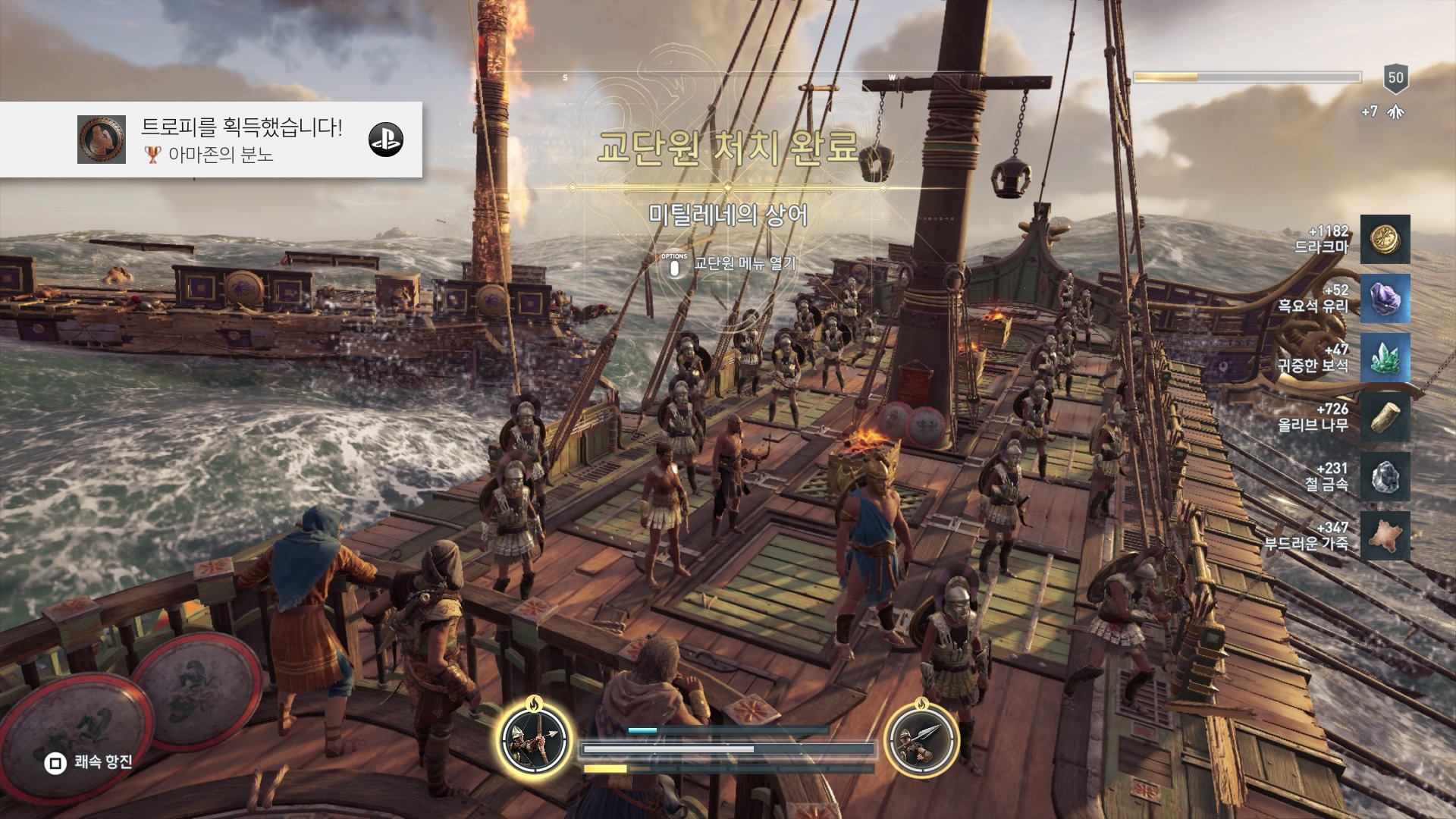Select the fire arrows volley ability icon

[x=535, y=739]
